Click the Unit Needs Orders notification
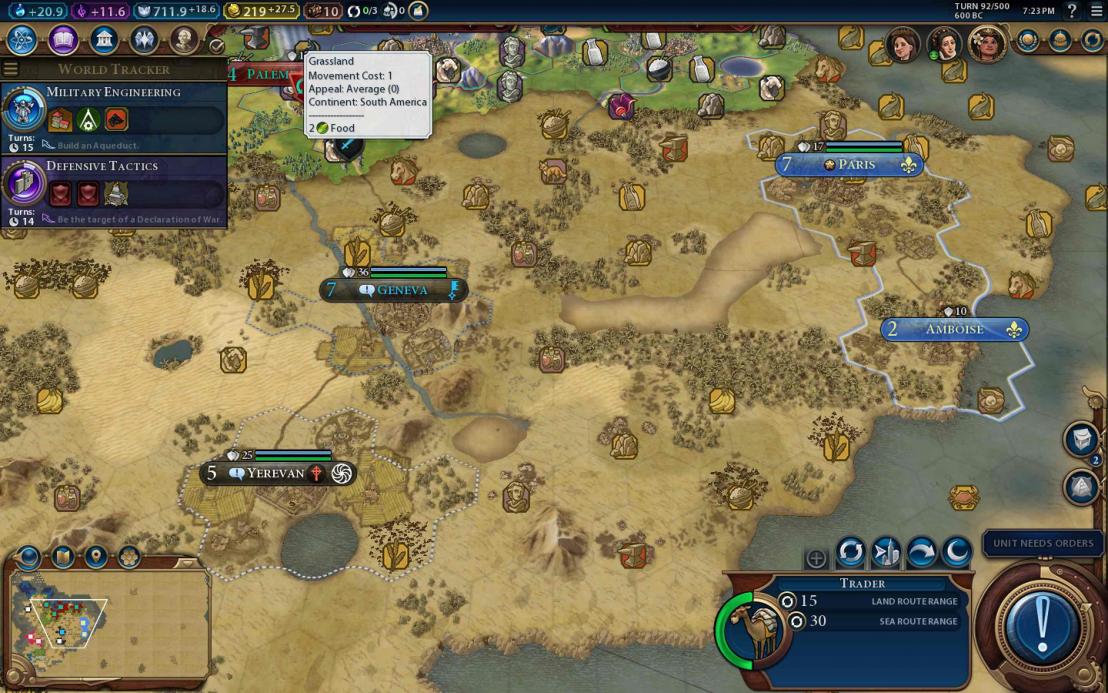 1043,543
